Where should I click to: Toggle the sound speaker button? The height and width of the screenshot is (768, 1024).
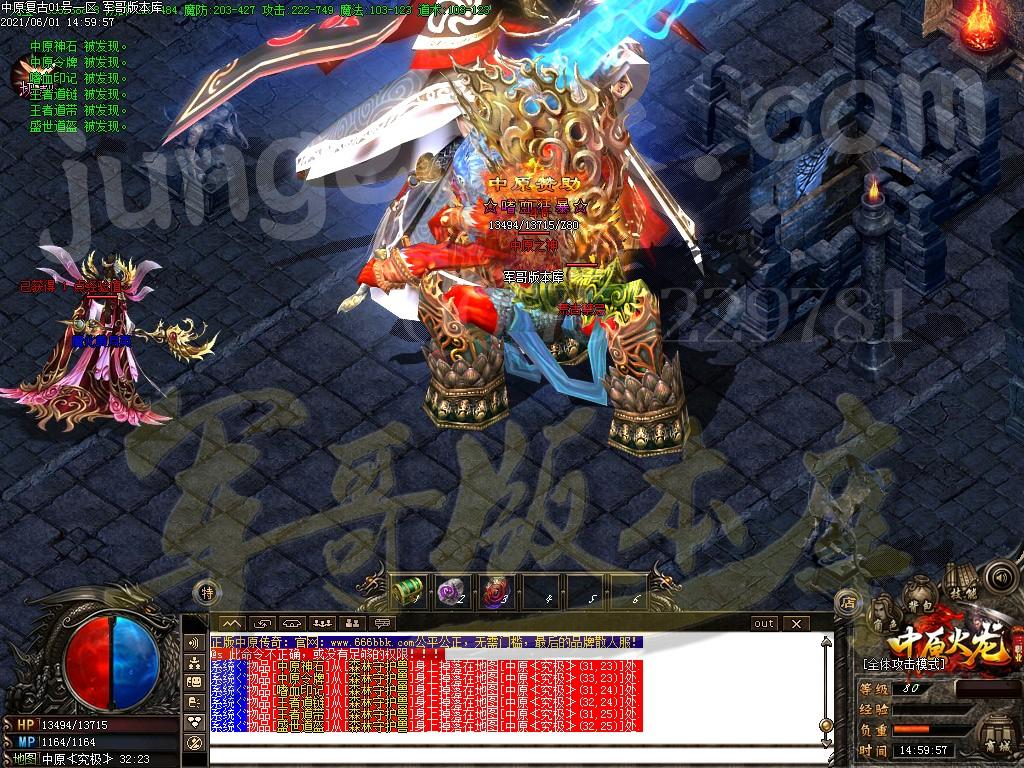tap(1000, 577)
